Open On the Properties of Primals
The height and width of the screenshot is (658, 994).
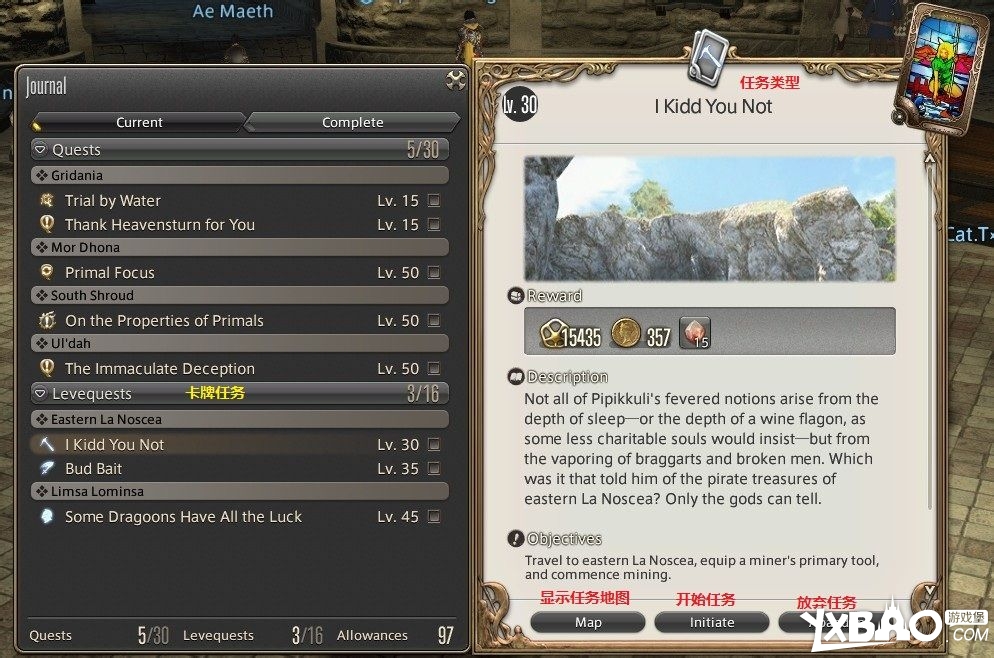coord(164,321)
